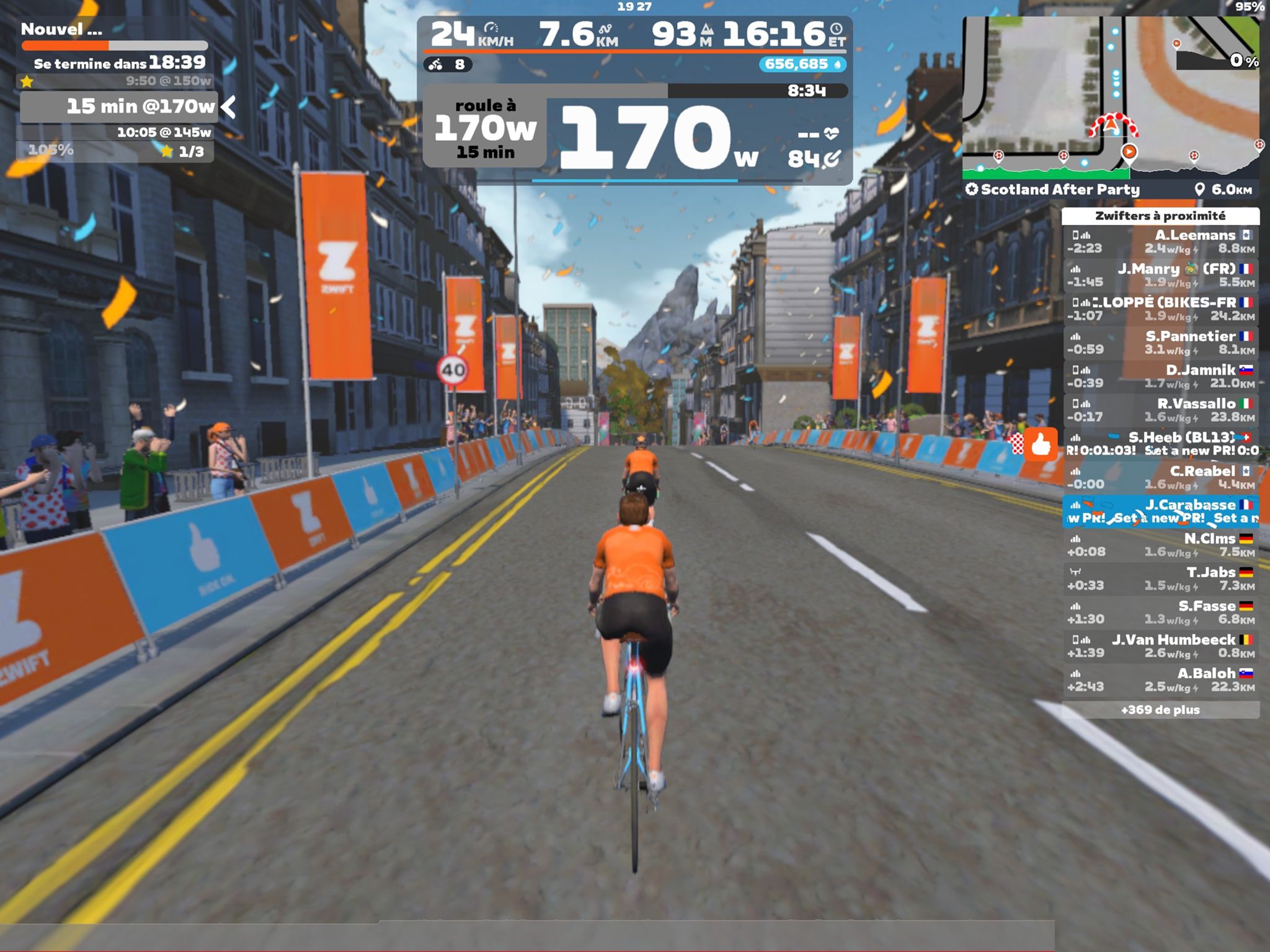The height and width of the screenshot is (952, 1270).
Task: Select A.Leemans in the nearby Zwifters list
Action: (1160, 242)
